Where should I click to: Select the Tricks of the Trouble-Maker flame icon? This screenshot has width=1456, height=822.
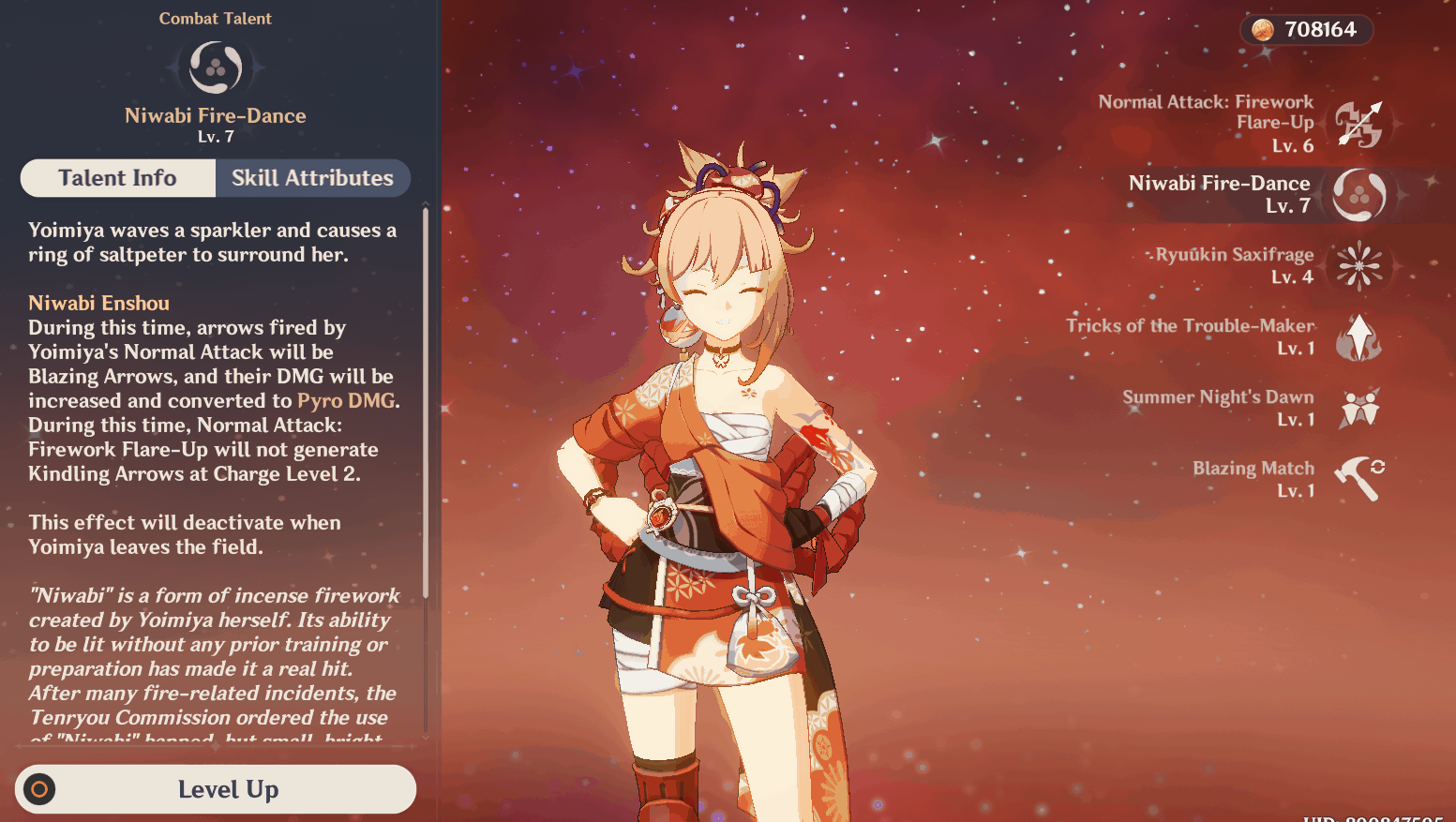[x=1359, y=337]
